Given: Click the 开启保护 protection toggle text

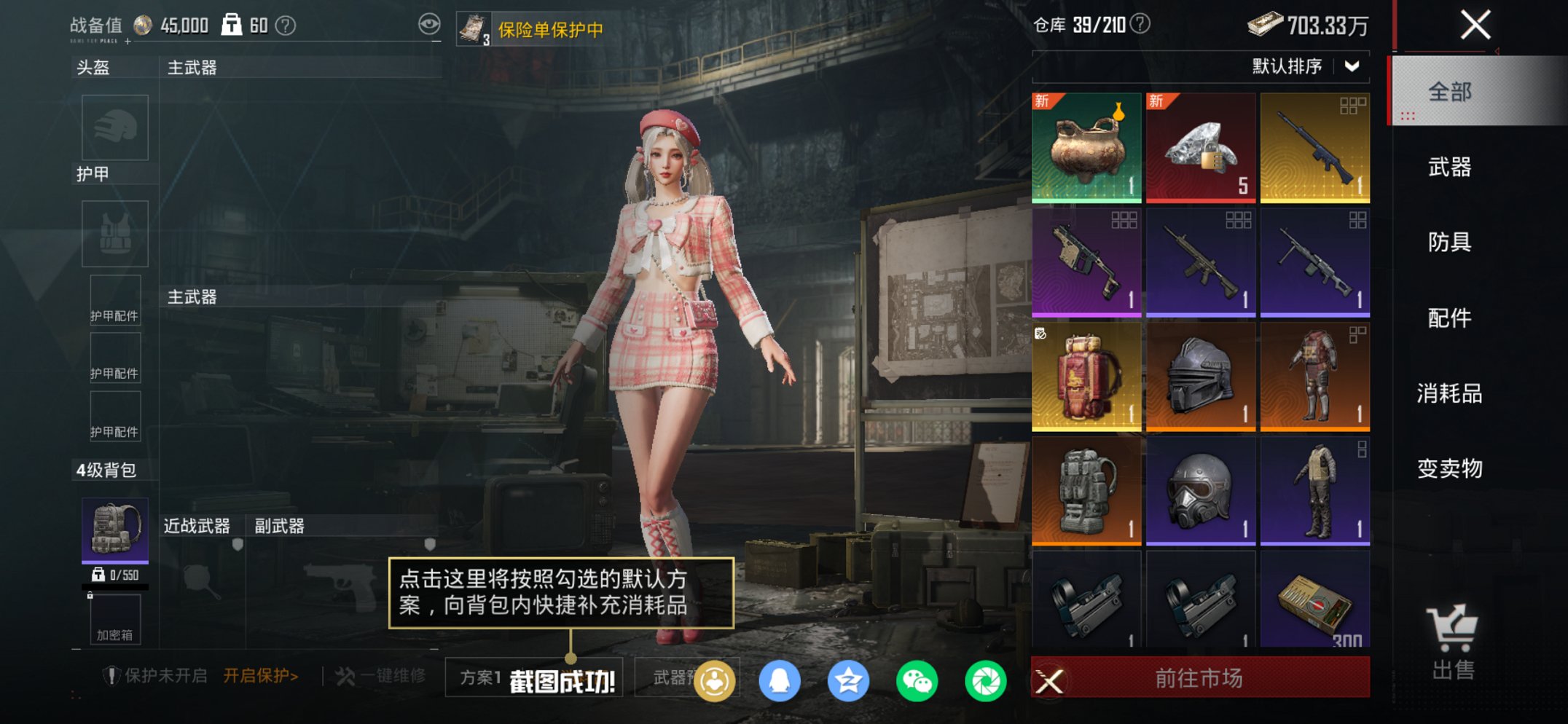Looking at the screenshot, I should pyautogui.click(x=259, y=675).
